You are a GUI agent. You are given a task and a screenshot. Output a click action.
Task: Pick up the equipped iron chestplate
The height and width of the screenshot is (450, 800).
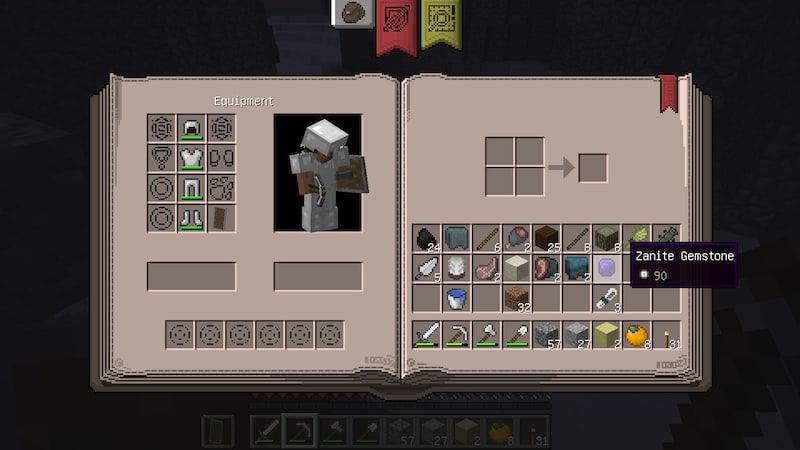(x=191, y=158)
